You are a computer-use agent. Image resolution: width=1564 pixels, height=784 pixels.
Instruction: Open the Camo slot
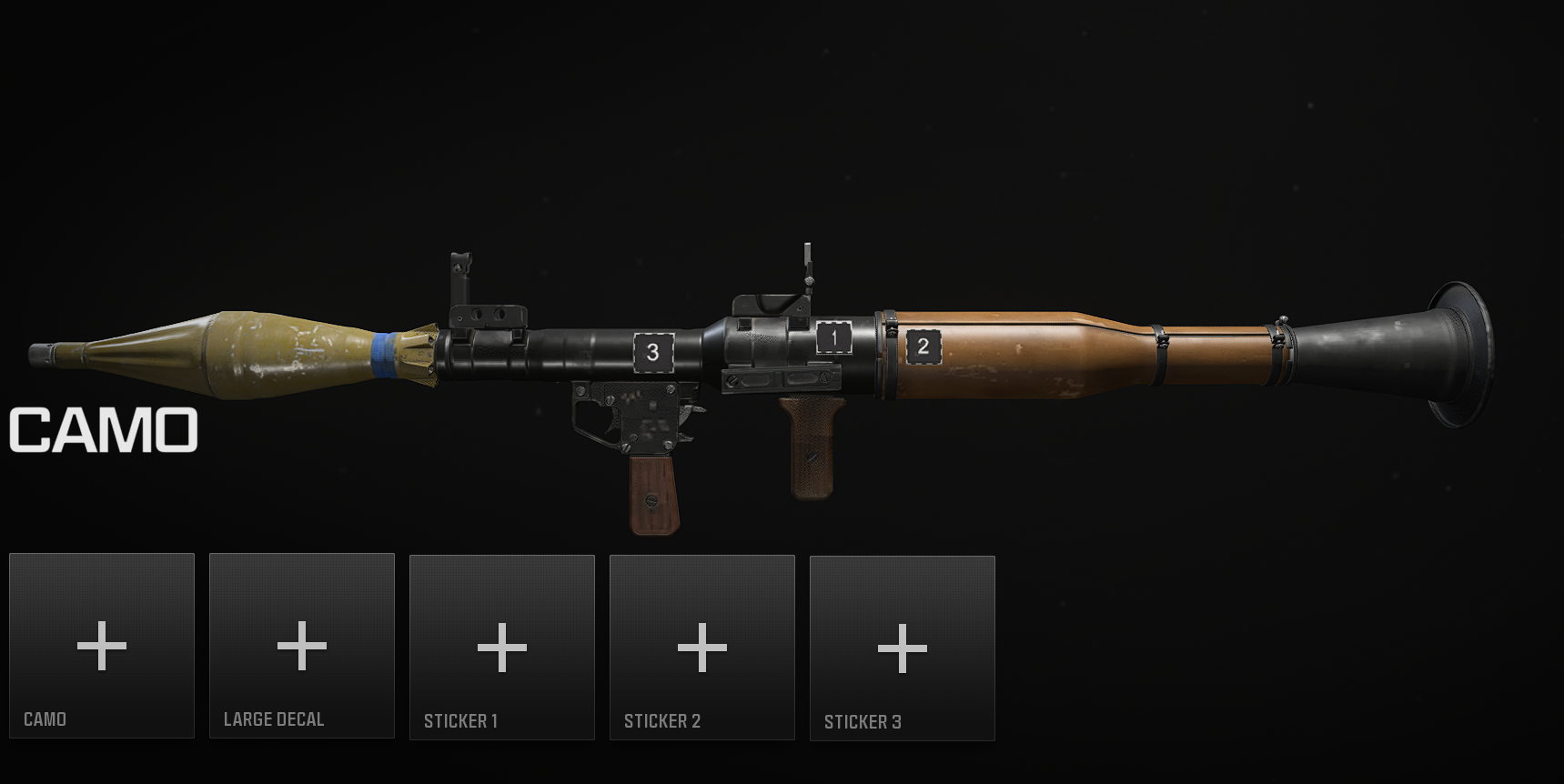102,646
